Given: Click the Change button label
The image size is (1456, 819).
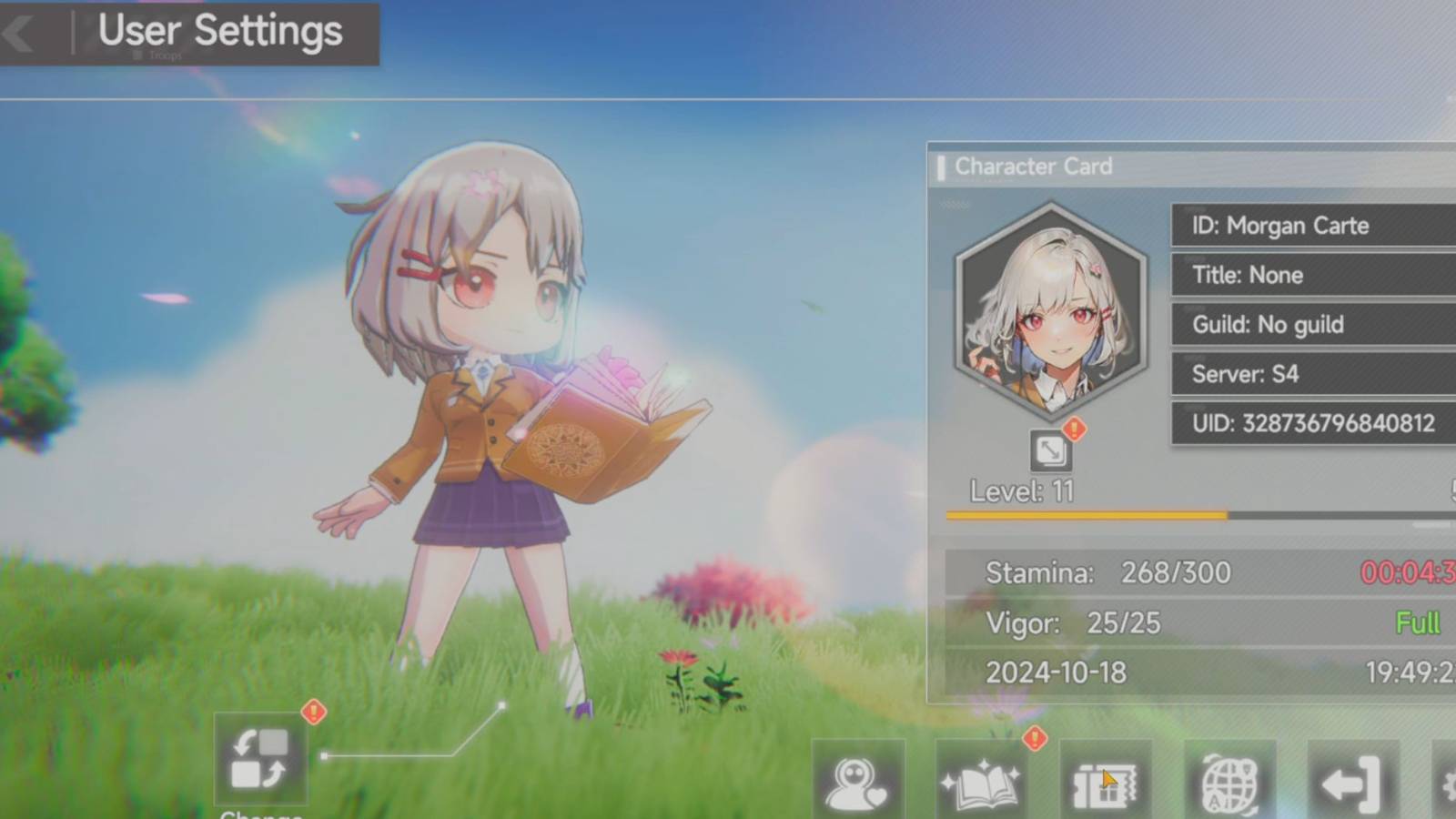Looking at the screenshot, I should tap(260, 814).
